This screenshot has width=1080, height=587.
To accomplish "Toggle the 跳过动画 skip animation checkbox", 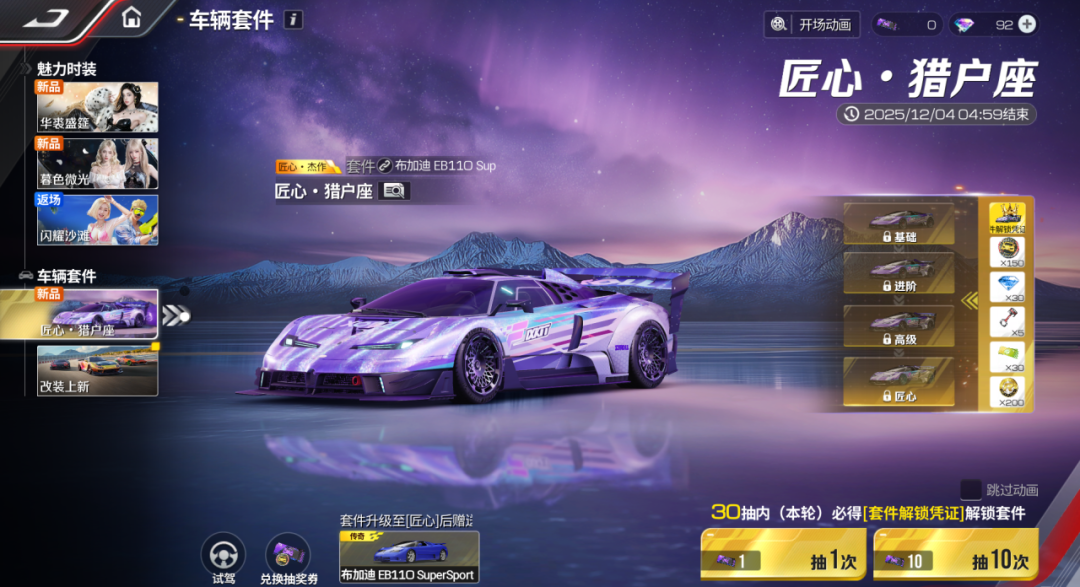I will coord(970,489).
